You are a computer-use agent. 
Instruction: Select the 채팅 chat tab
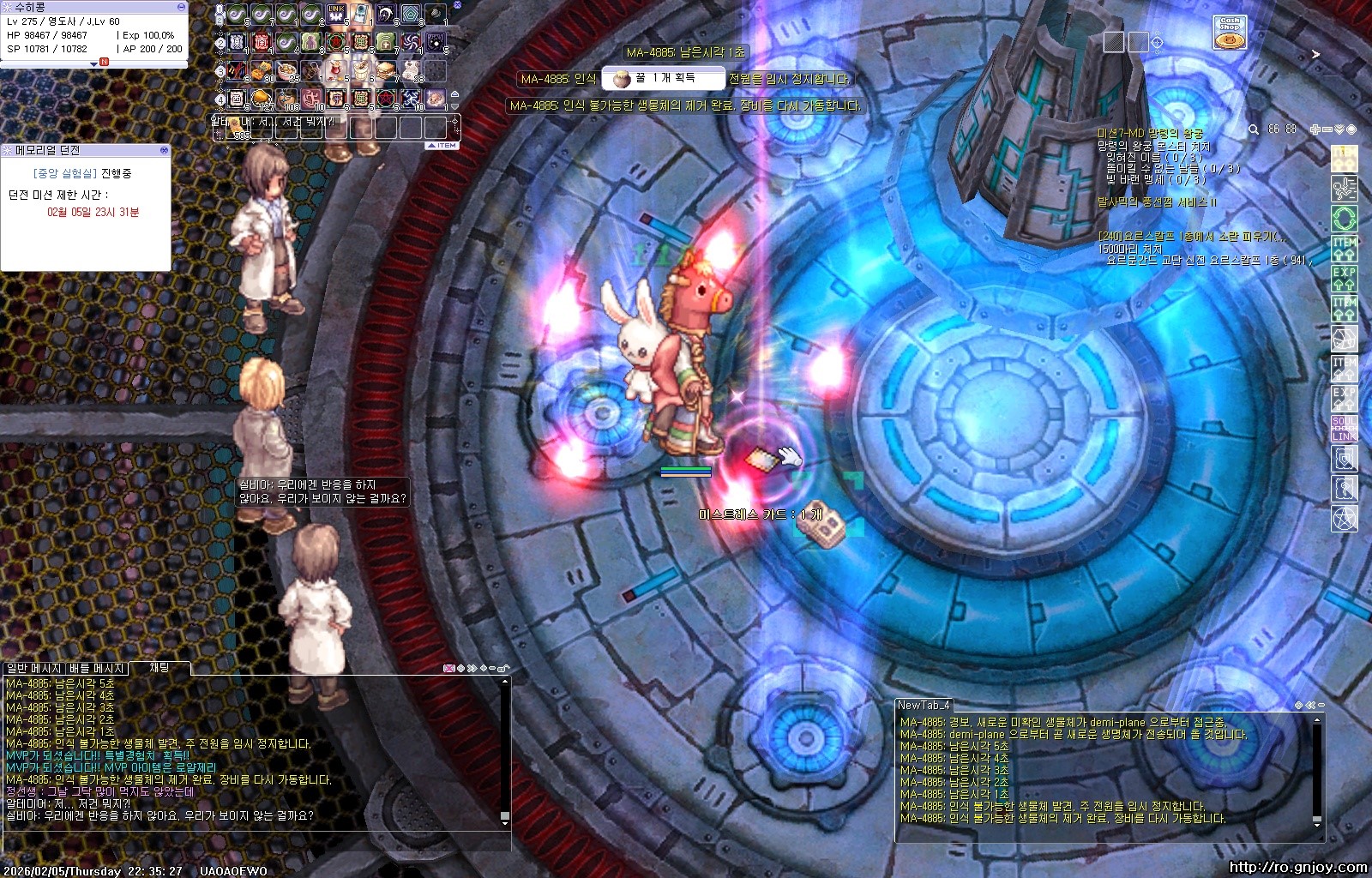pyautogui.click(x=159, y=667)
